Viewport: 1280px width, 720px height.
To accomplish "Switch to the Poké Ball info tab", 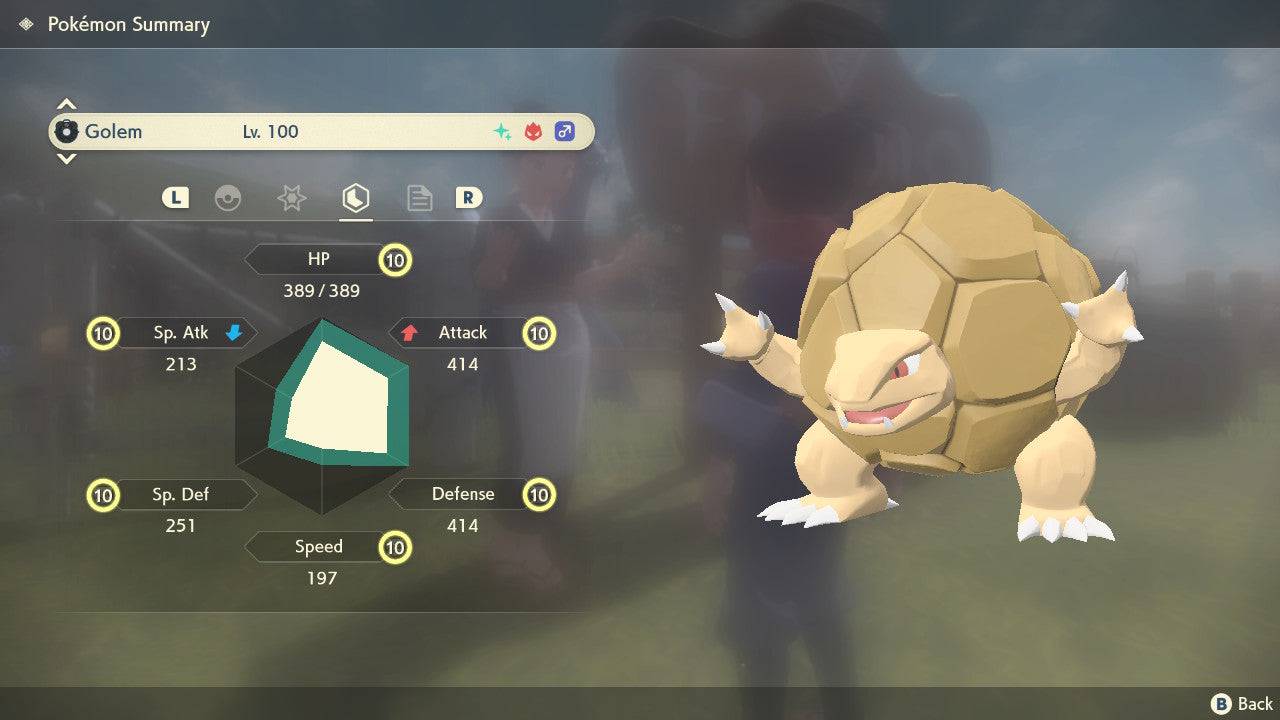I will pos(229,197).
